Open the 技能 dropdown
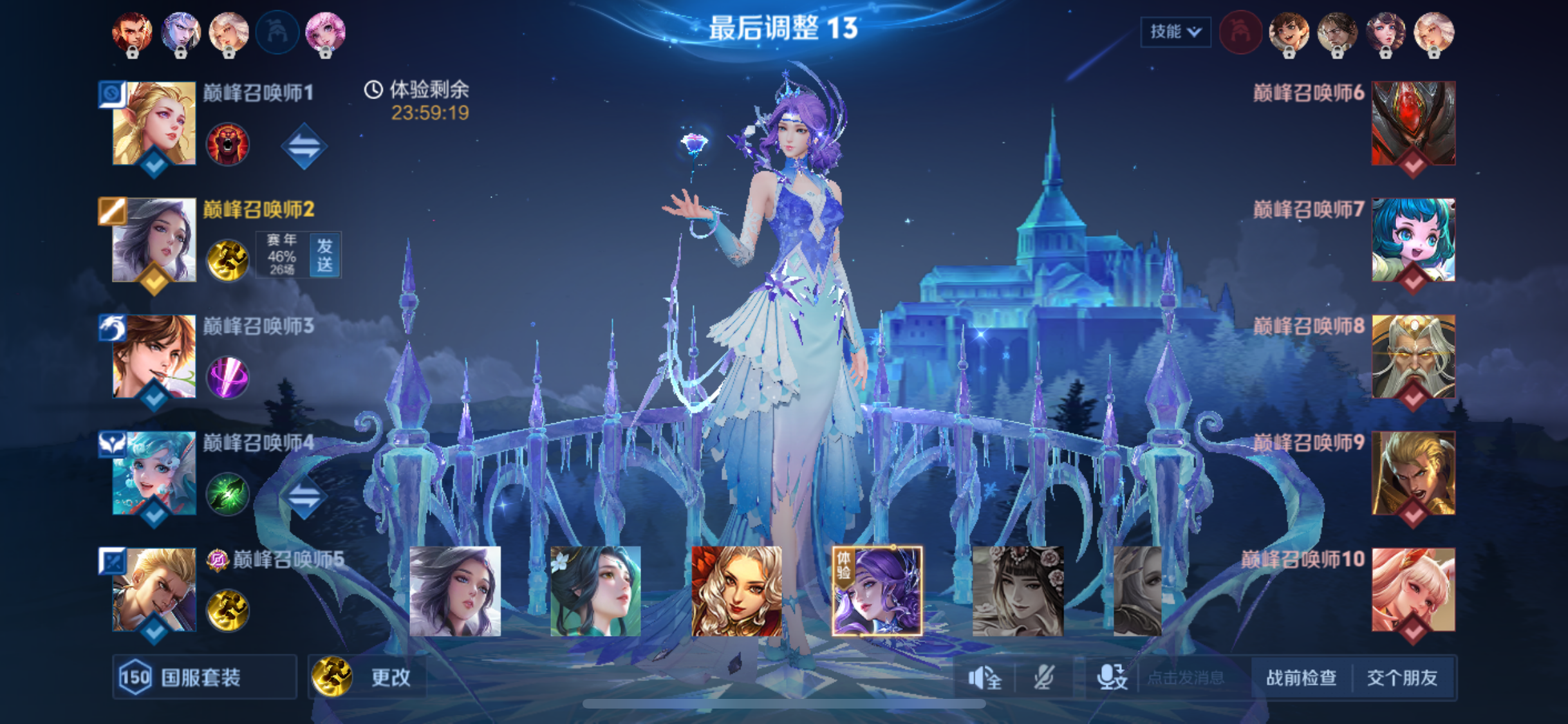The width and height of the screenshot is (1568, 724). pyautogui.click(x=1175, y=32)
